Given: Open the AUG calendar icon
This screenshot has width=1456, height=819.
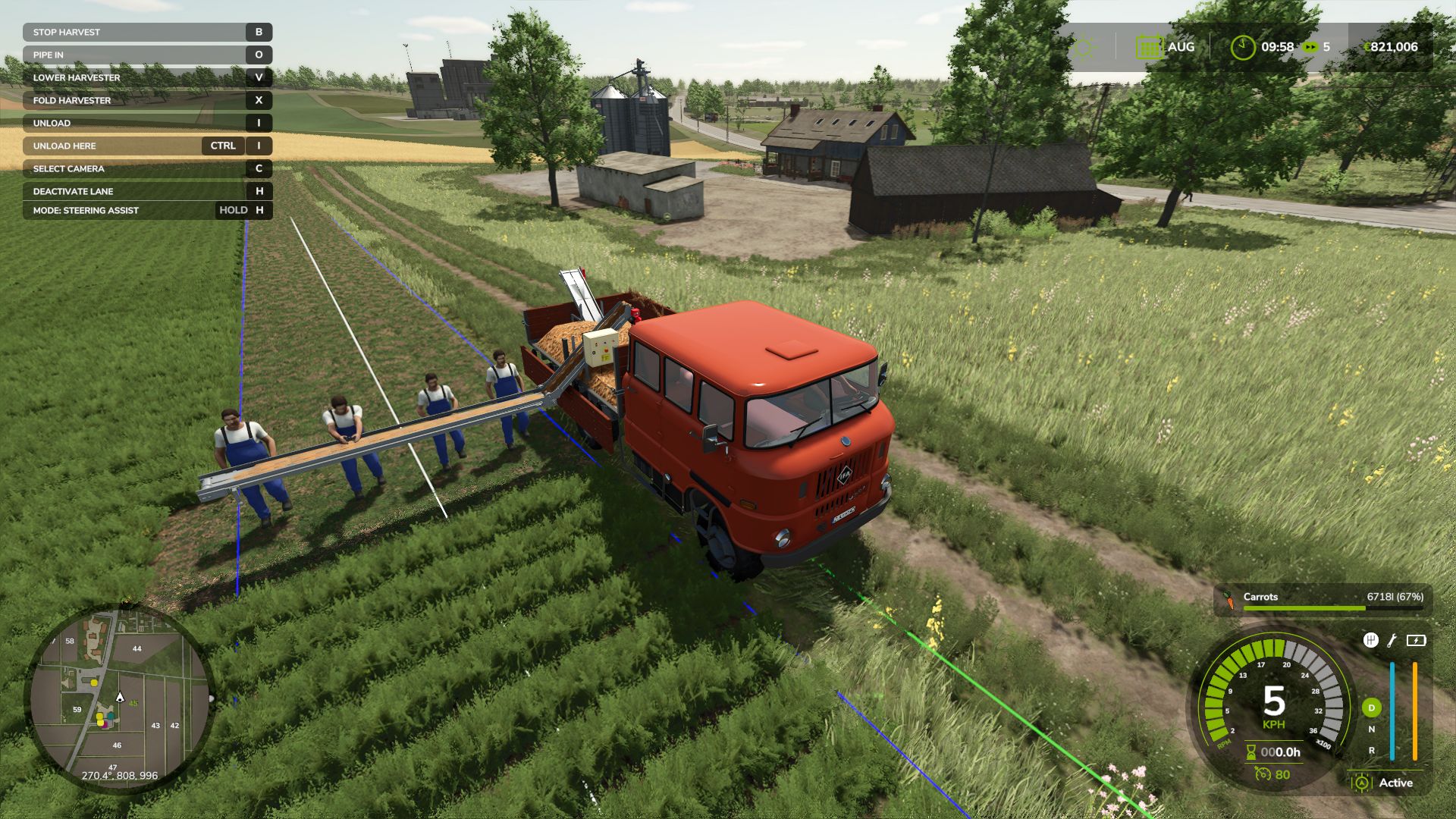Looking at the screenshot, I should tap(1150, 47).
